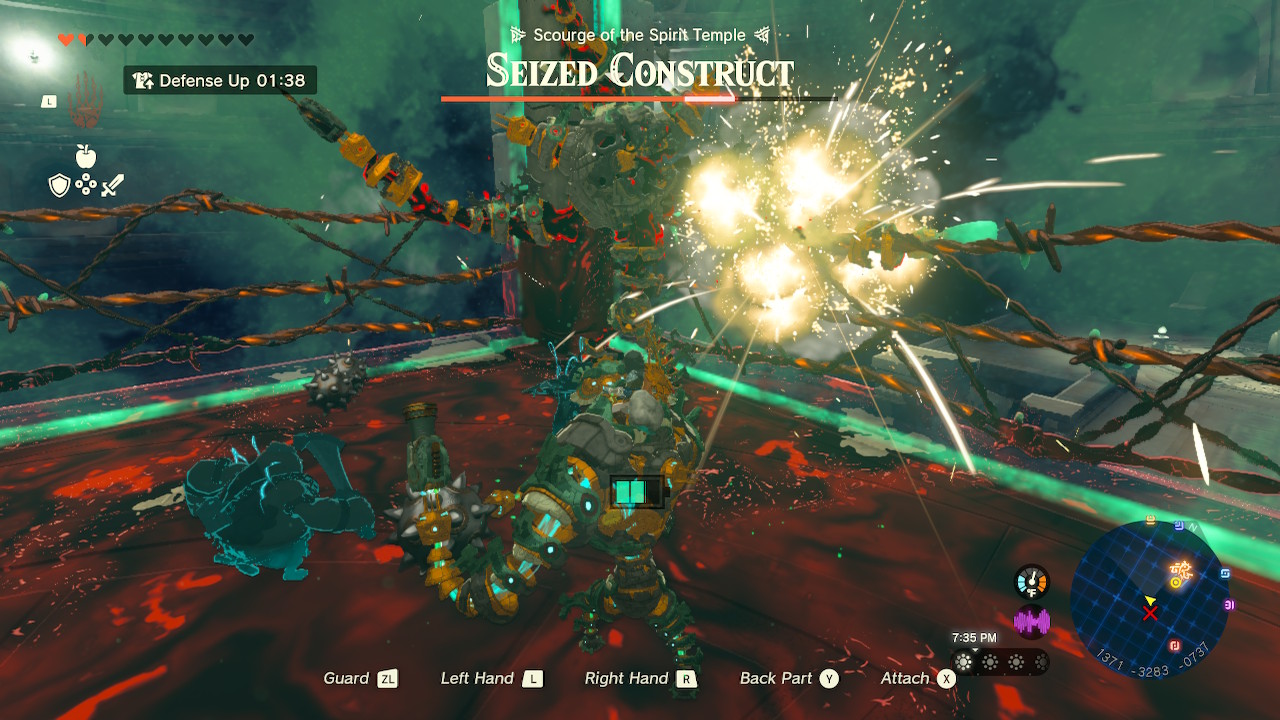Click the Defense Up status effect icon

[143, 81]
